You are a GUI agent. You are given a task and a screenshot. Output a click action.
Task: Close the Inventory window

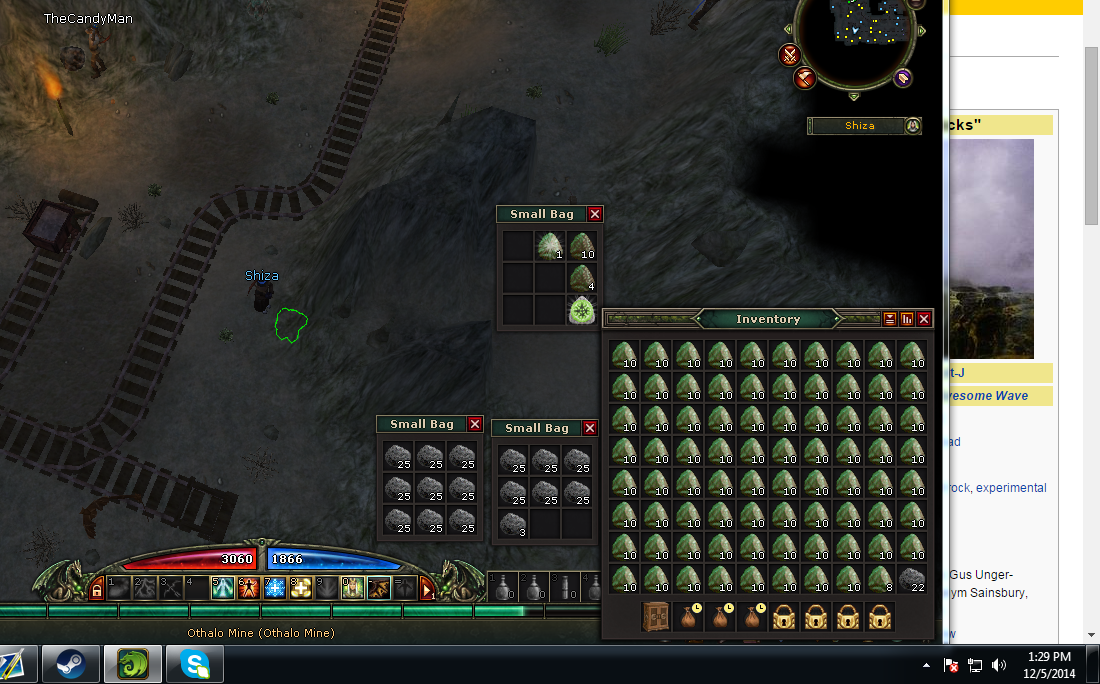click(924, 319)
